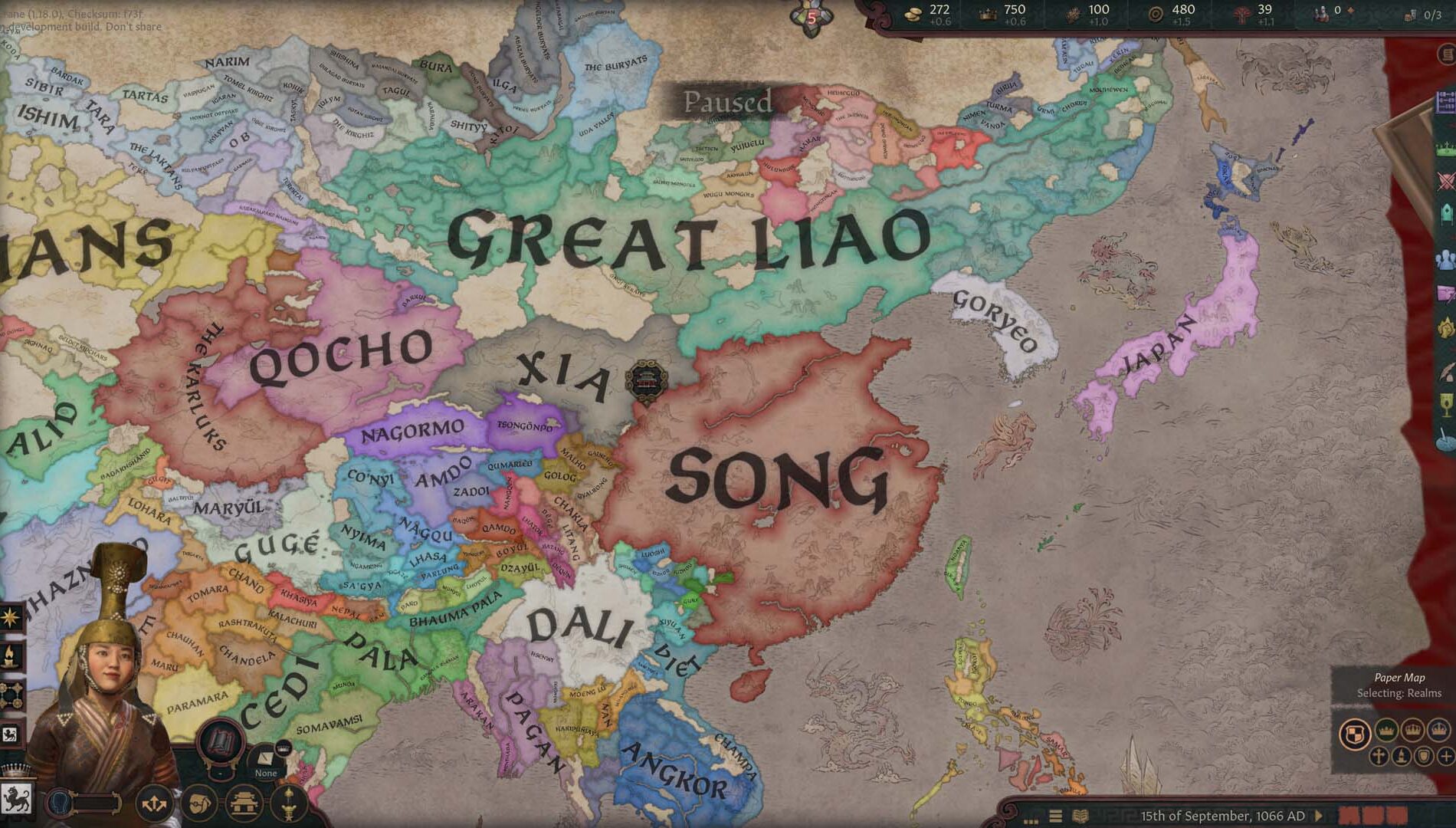The image size is (1456, 828).
Task: Select the realms map mode shield icon
Action: tap(1353, 734)
